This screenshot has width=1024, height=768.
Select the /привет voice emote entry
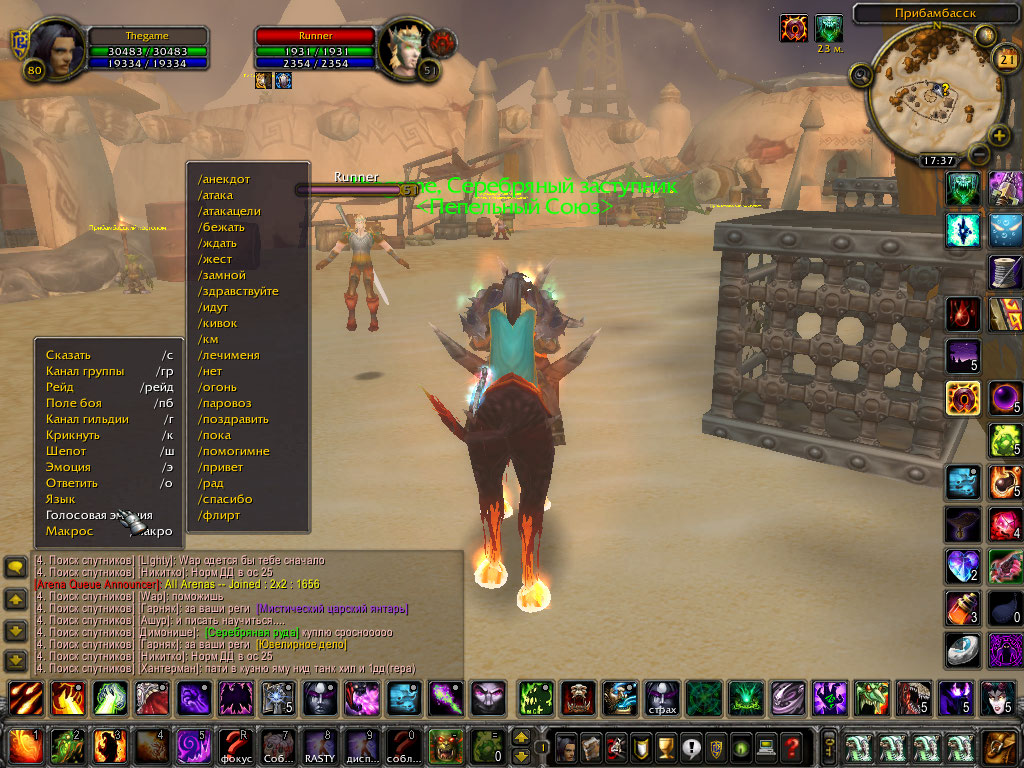pos(221,467)
